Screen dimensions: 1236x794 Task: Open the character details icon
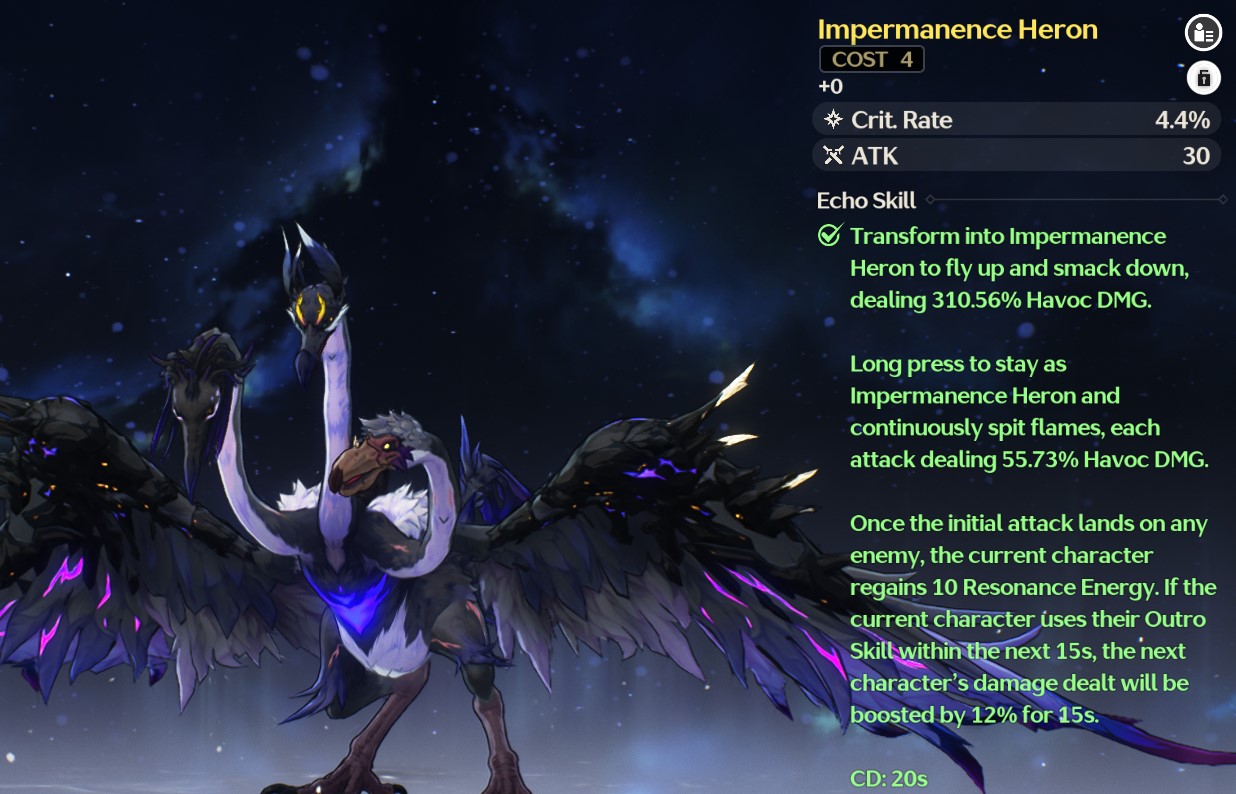coord(1203,33)
